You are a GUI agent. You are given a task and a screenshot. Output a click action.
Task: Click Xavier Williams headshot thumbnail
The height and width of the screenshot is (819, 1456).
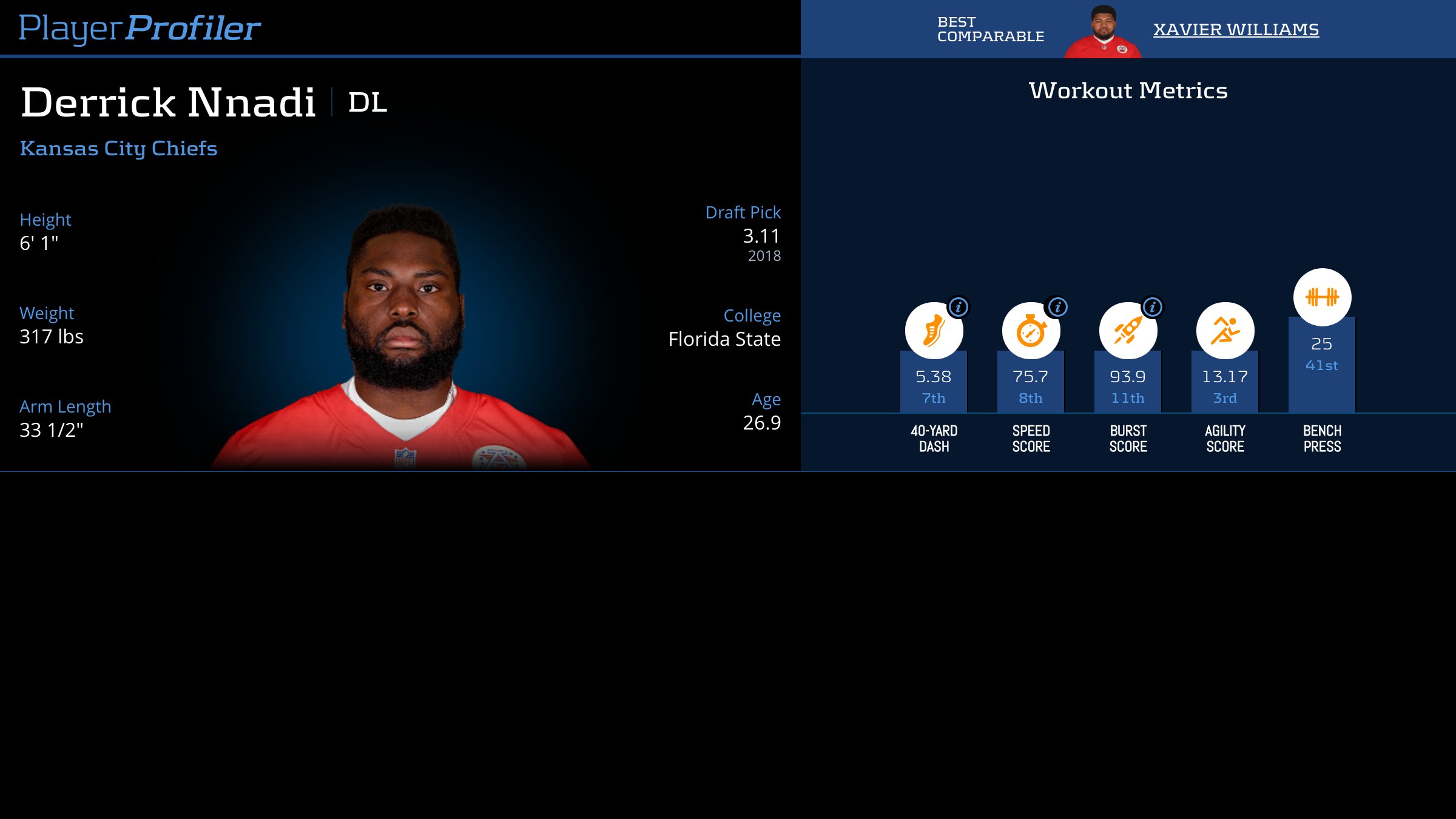point(1103,32)
